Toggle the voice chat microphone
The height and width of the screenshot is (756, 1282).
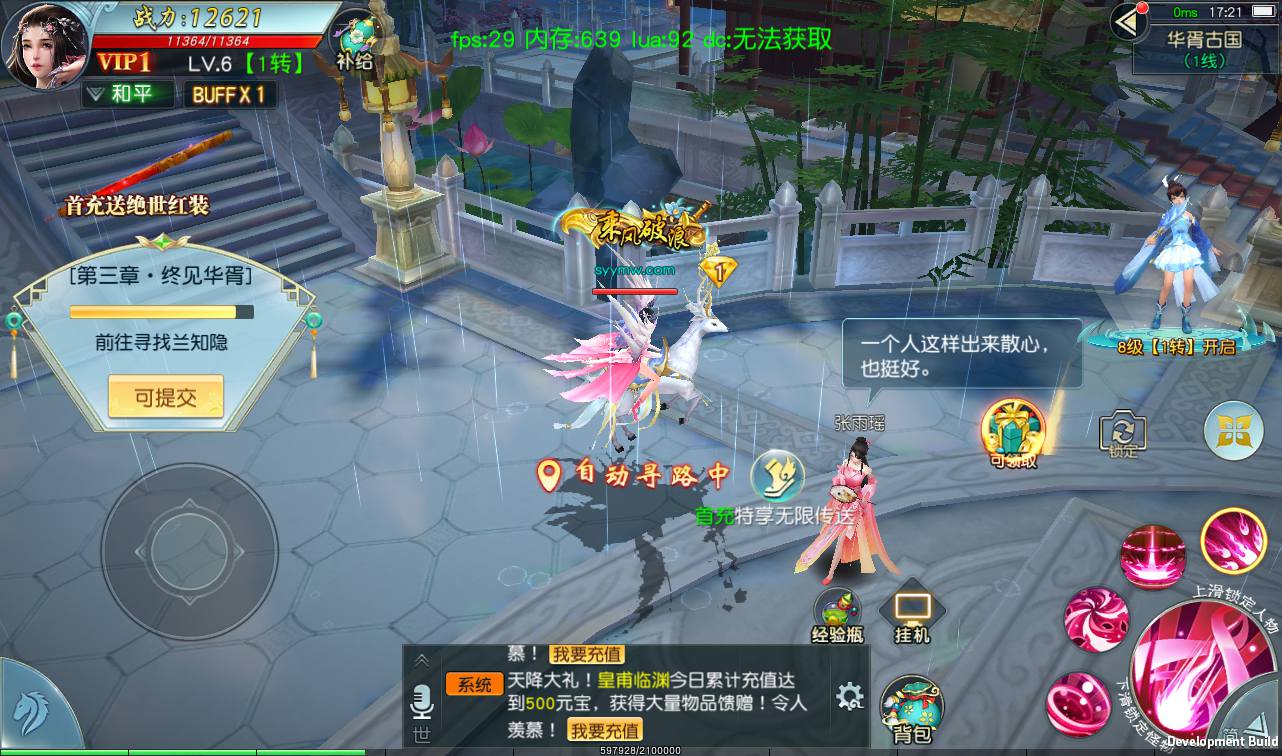tap(423, 702)
